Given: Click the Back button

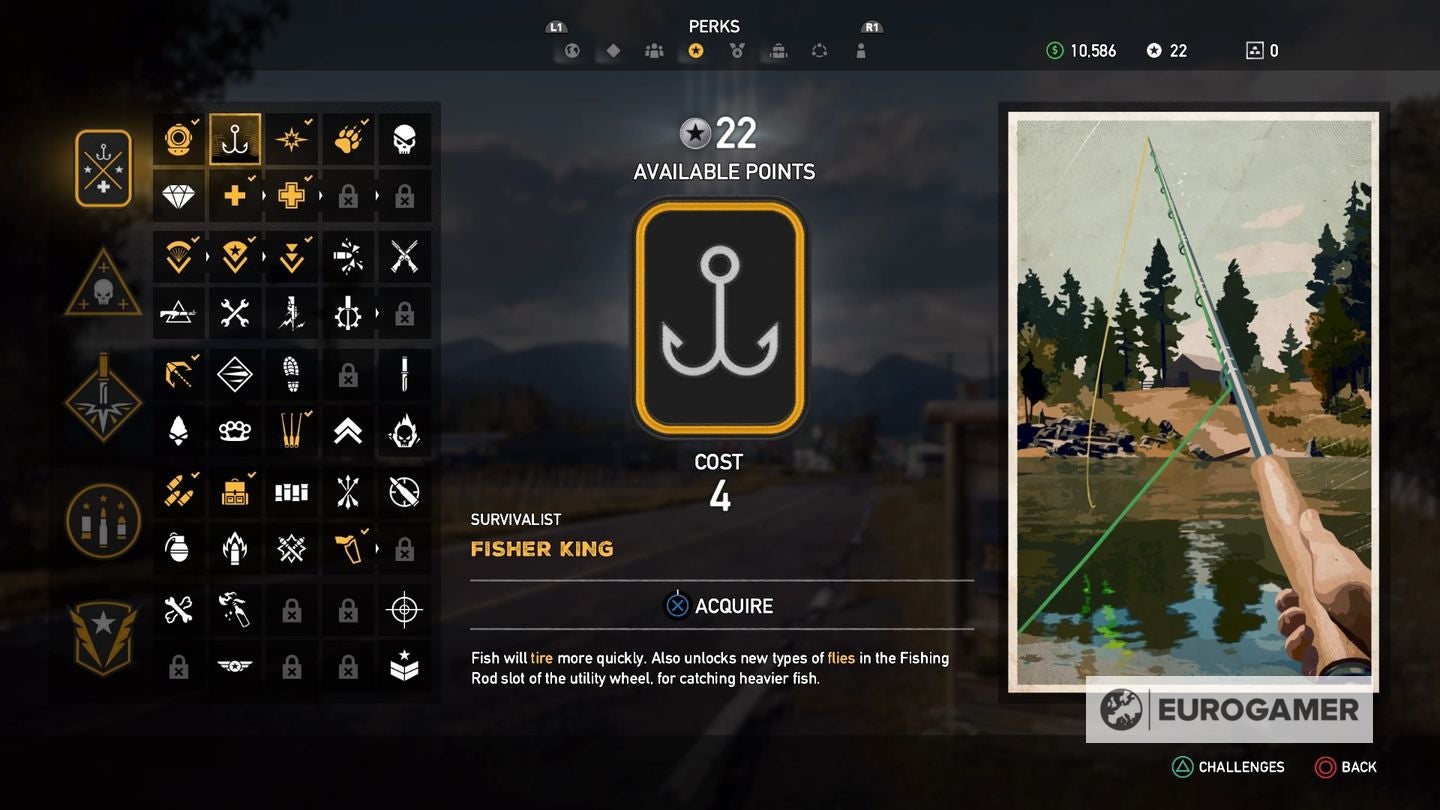Looking at the screenshot, I should click(1348, 767).
